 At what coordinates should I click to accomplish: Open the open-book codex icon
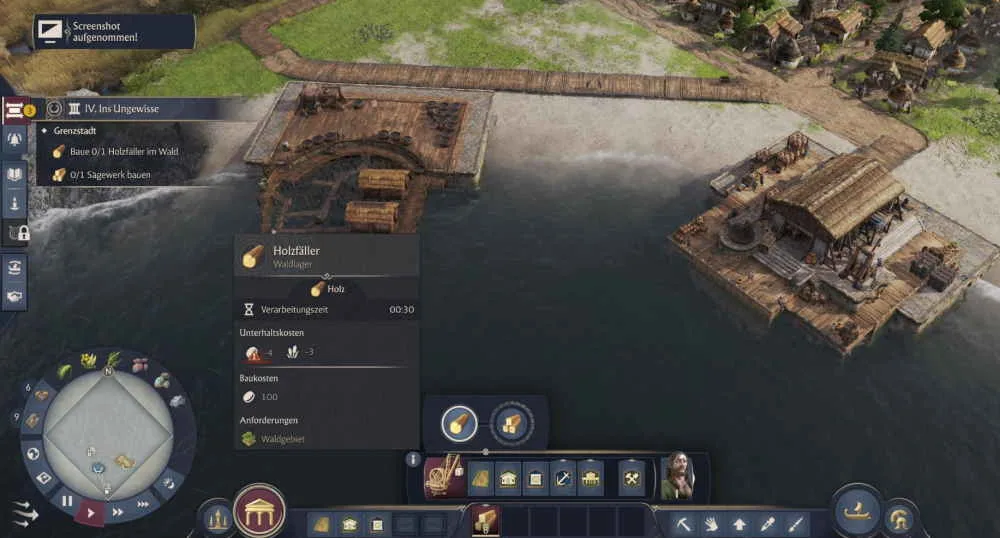pyautogui.click(x=15, y=172)
